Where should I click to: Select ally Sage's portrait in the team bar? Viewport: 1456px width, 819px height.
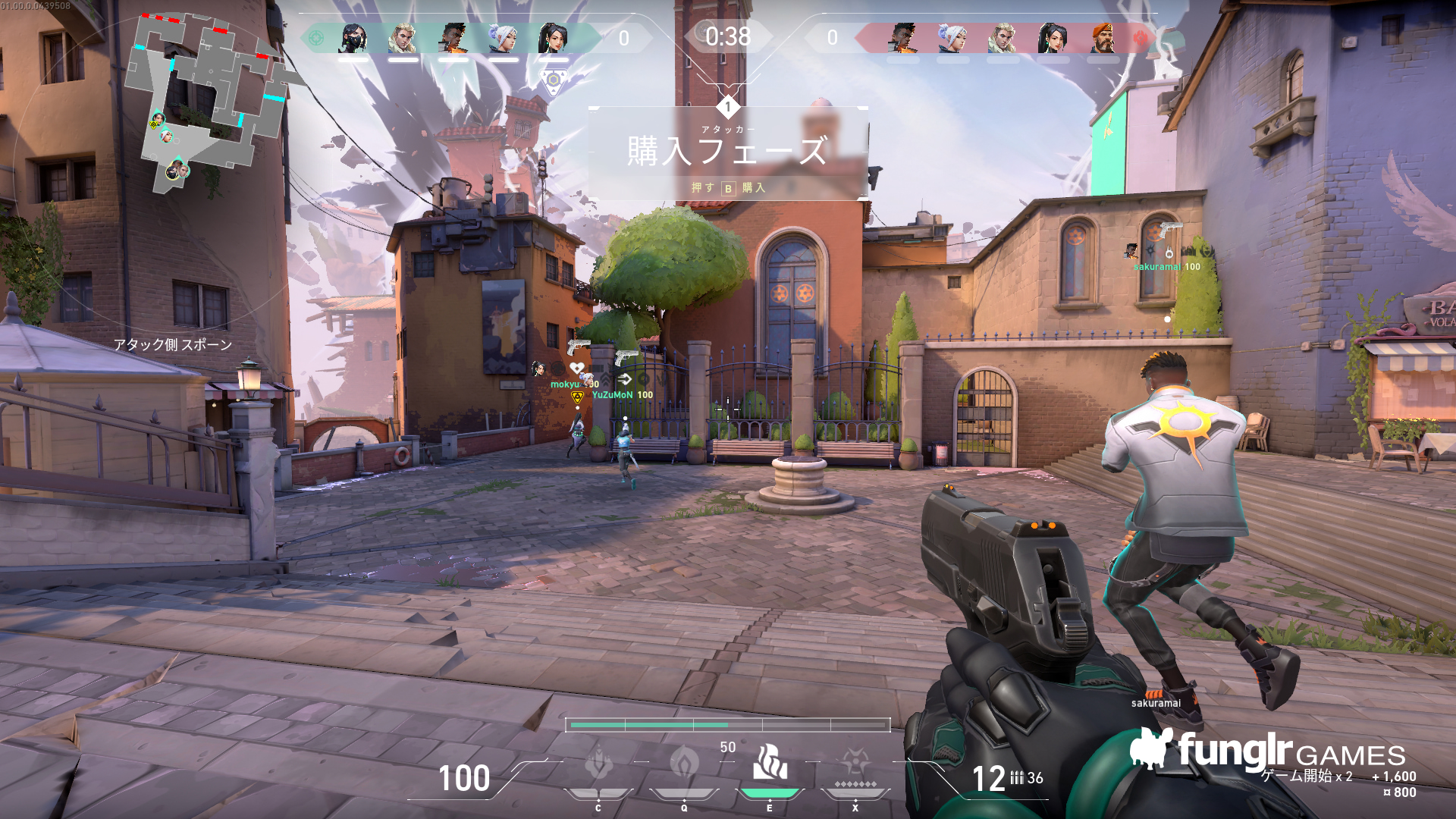click(554, 38)
